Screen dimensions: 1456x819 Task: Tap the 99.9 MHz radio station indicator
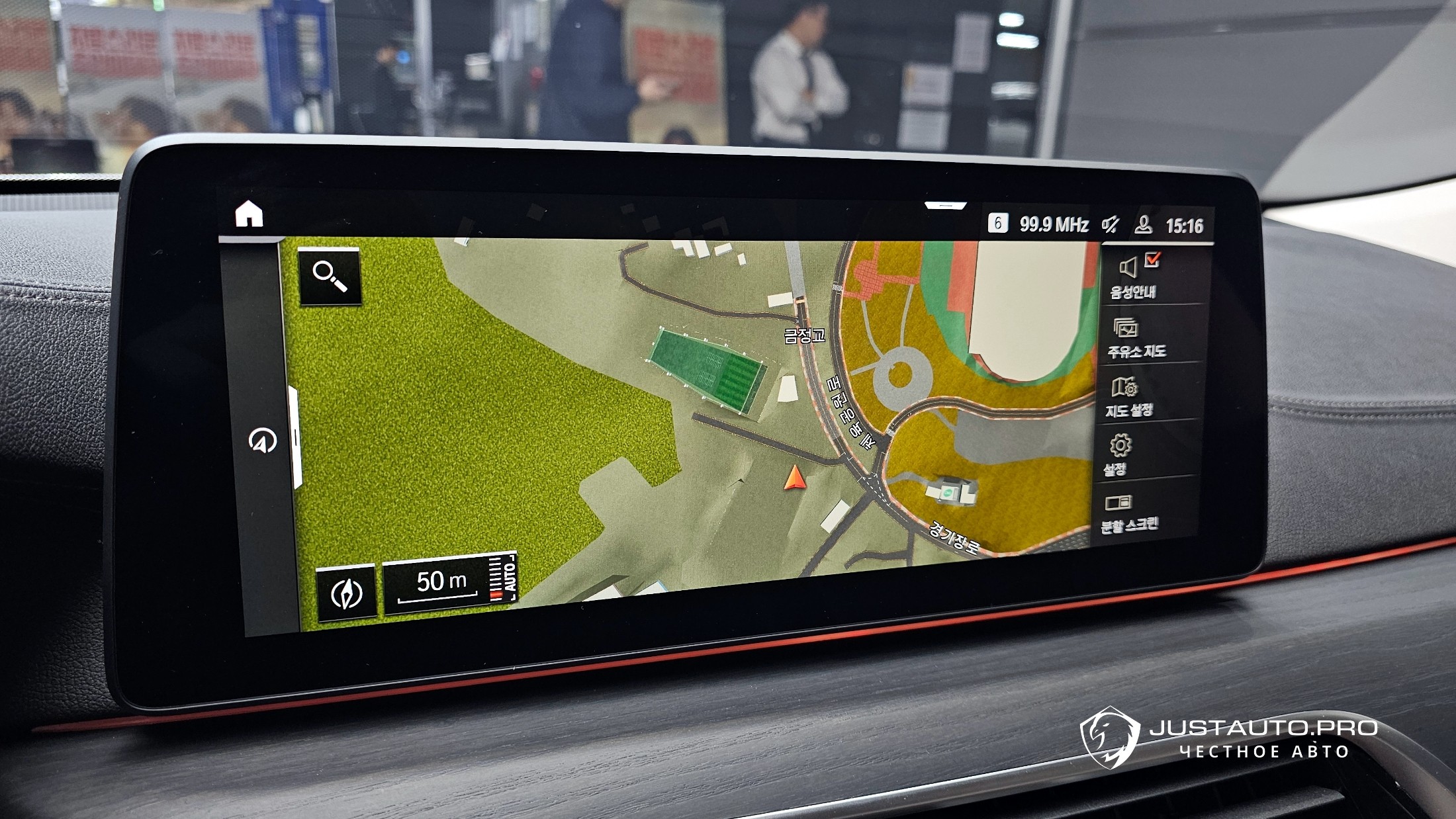(x=1053, y=225)
